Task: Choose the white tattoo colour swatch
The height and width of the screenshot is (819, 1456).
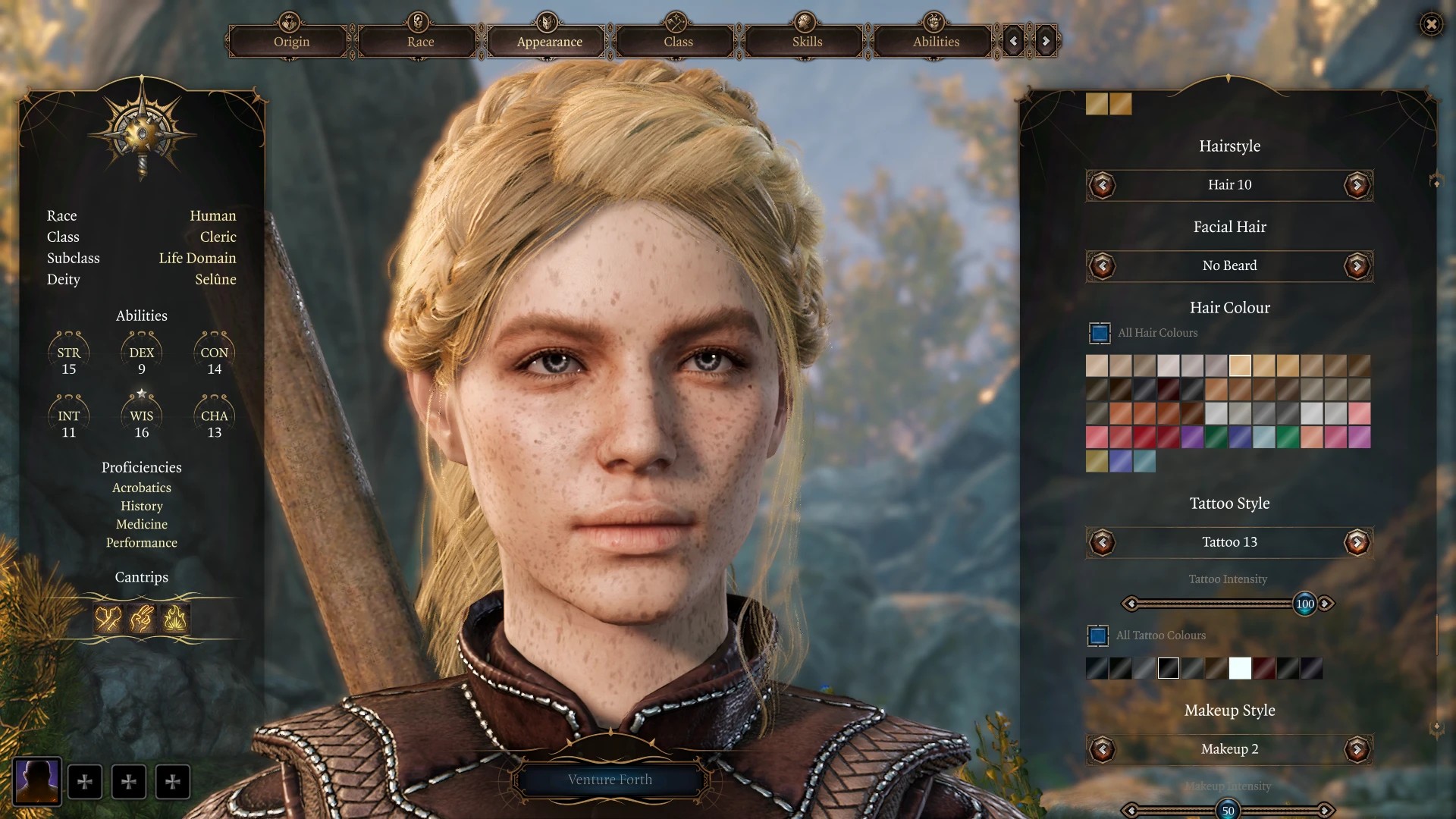Action: pos(1240,668)
